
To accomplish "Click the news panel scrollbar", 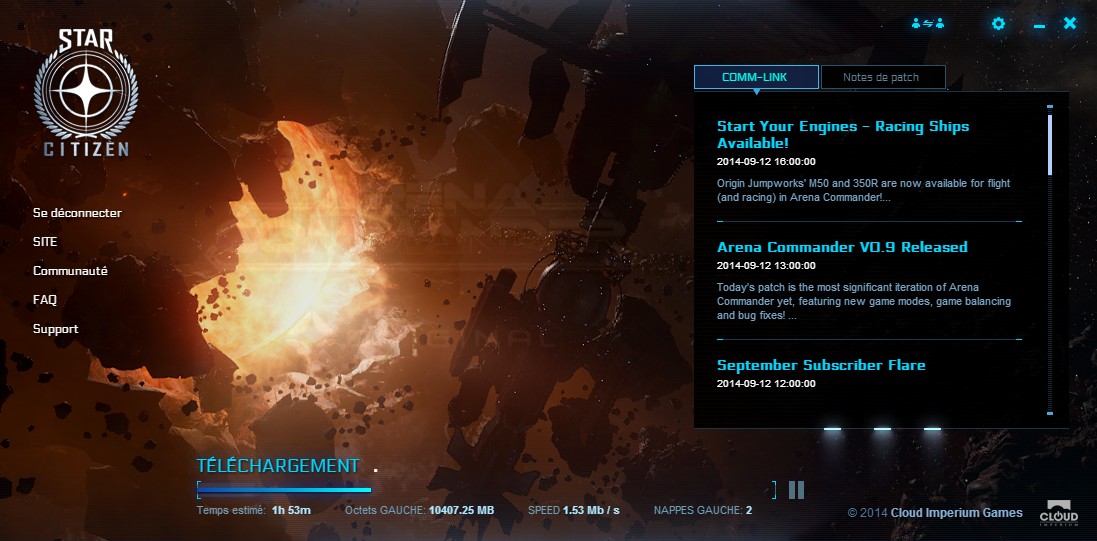I will [x=1049, y=146].
